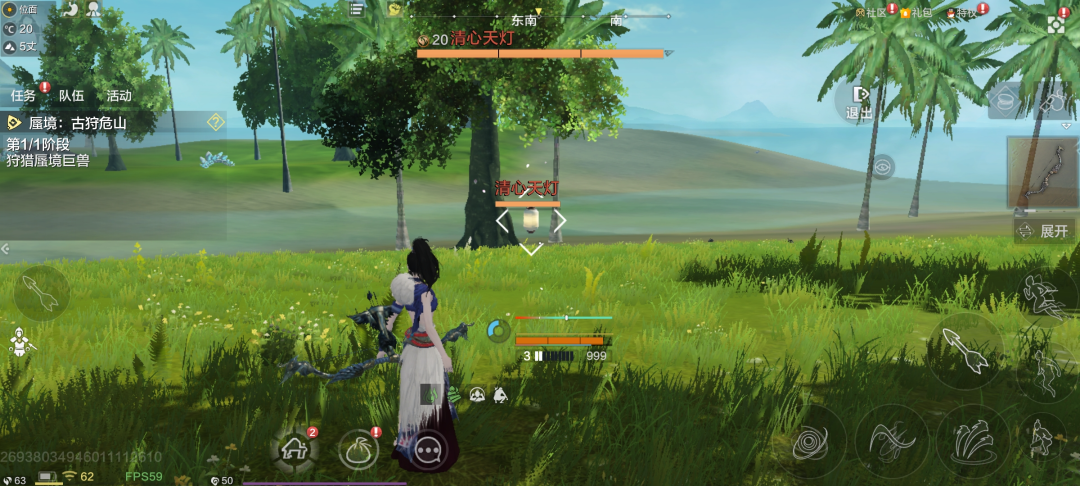Viewport: 1080px width, 486px height.
Task: Open the stomach hunger status icon
Action: click(x=70, y=9)
